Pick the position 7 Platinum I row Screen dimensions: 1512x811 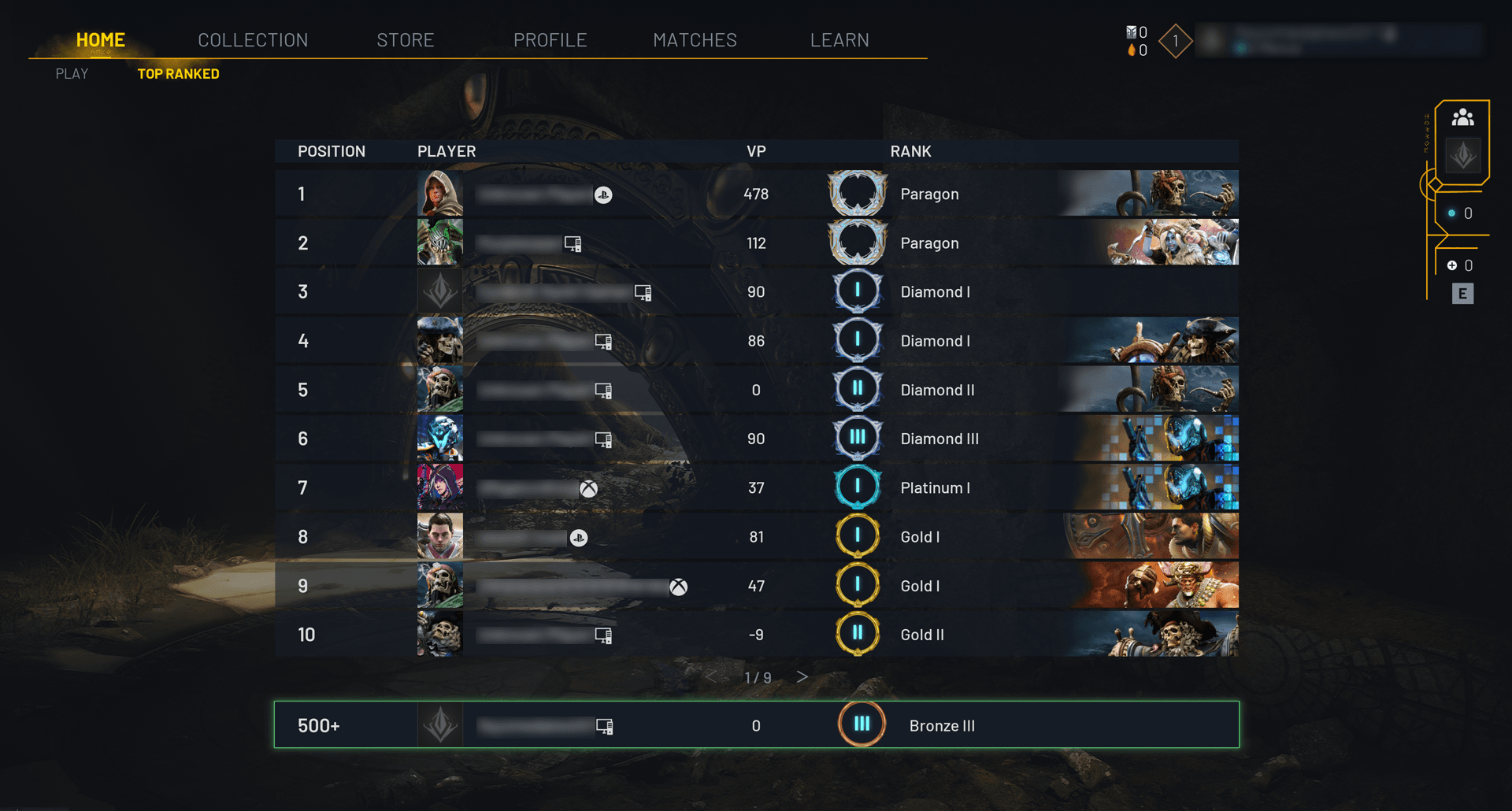[x=756, y=488]
